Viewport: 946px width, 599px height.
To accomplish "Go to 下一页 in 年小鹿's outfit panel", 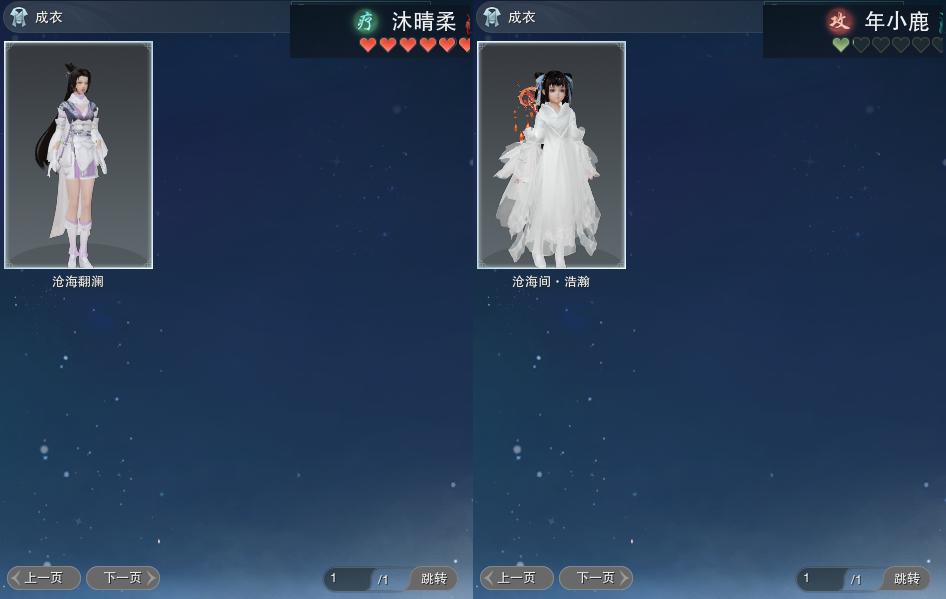I will pyautogui.click(x=596, y=578).
